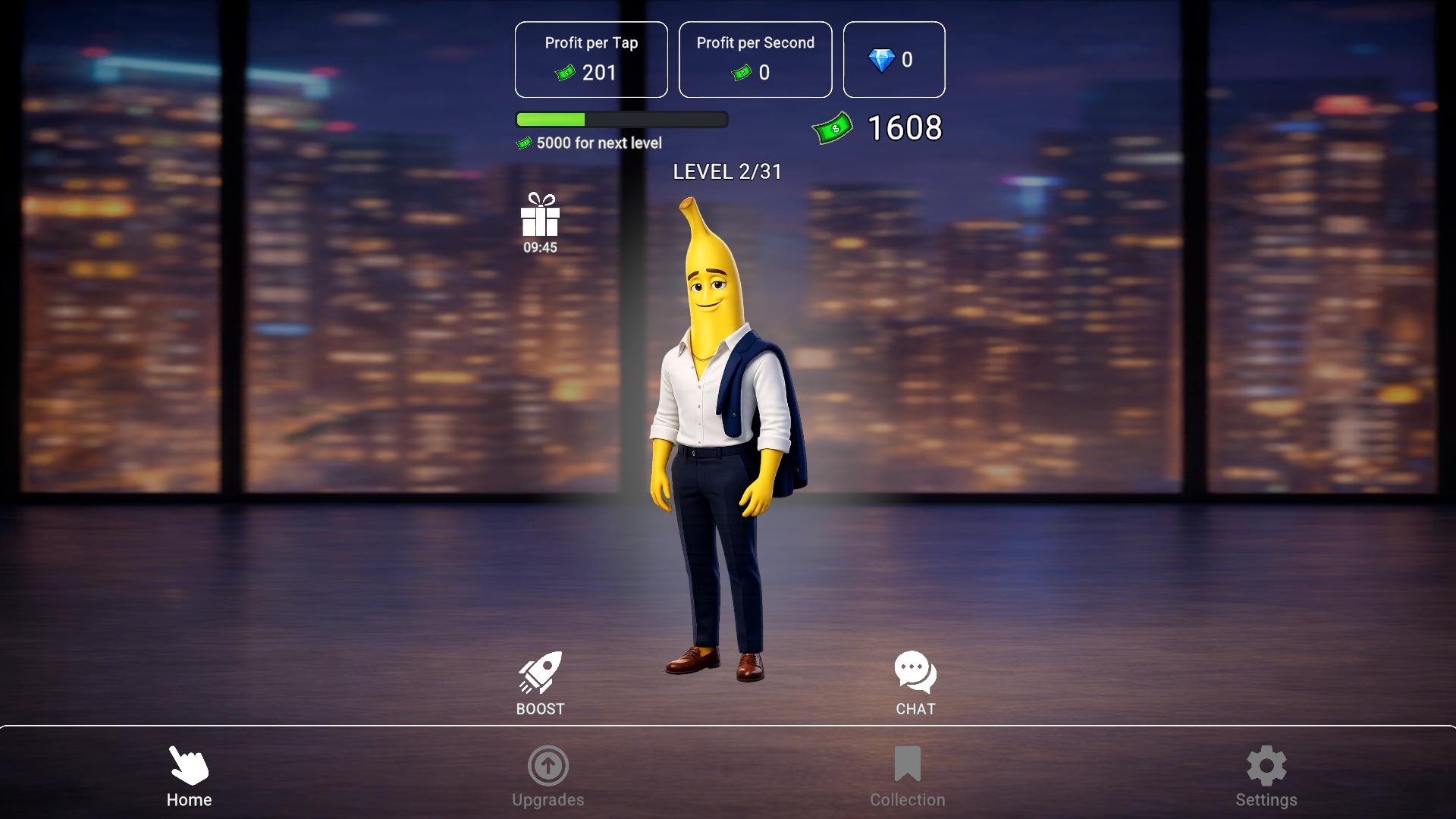This screenshot has height=819, width=1456.
Task: Open the chat window
Action: [915, 673]
